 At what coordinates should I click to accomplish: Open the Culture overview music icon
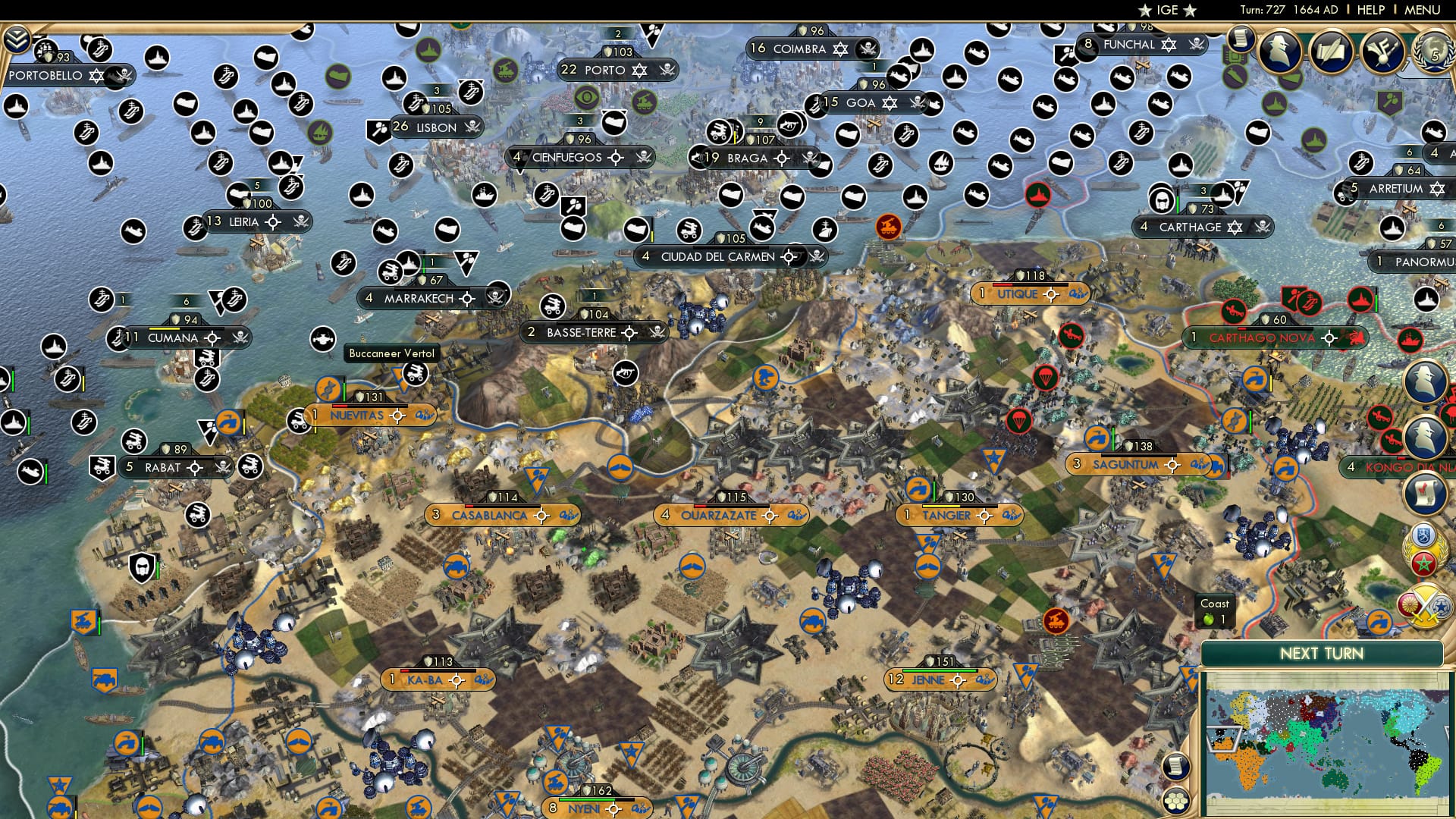1382,52
